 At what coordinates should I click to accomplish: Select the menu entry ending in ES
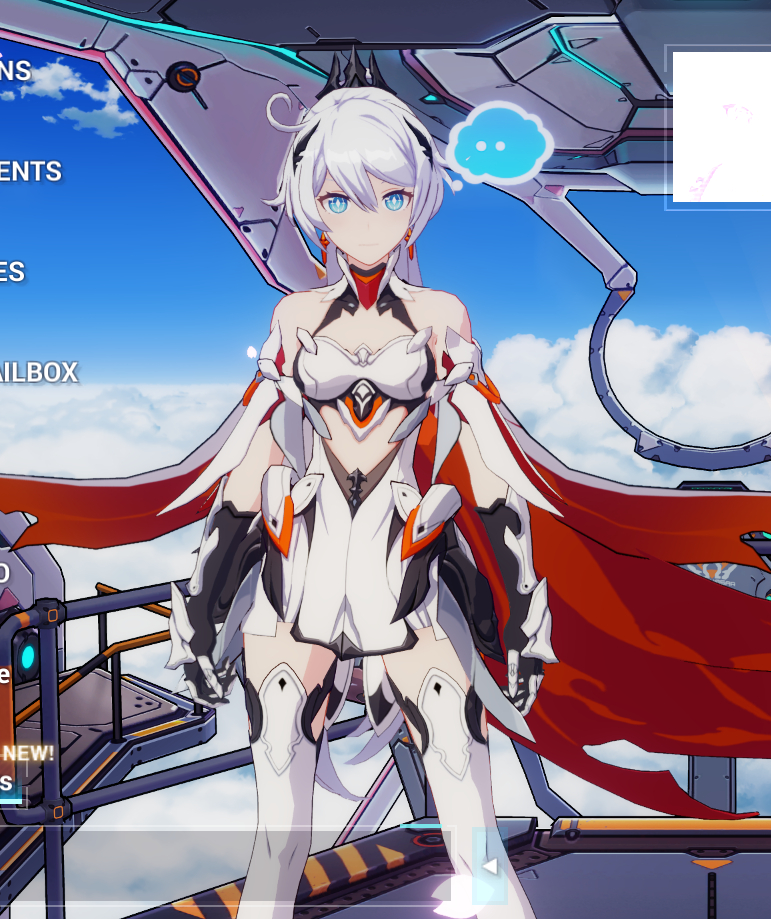pyautogui.click(x=12, y=272)
